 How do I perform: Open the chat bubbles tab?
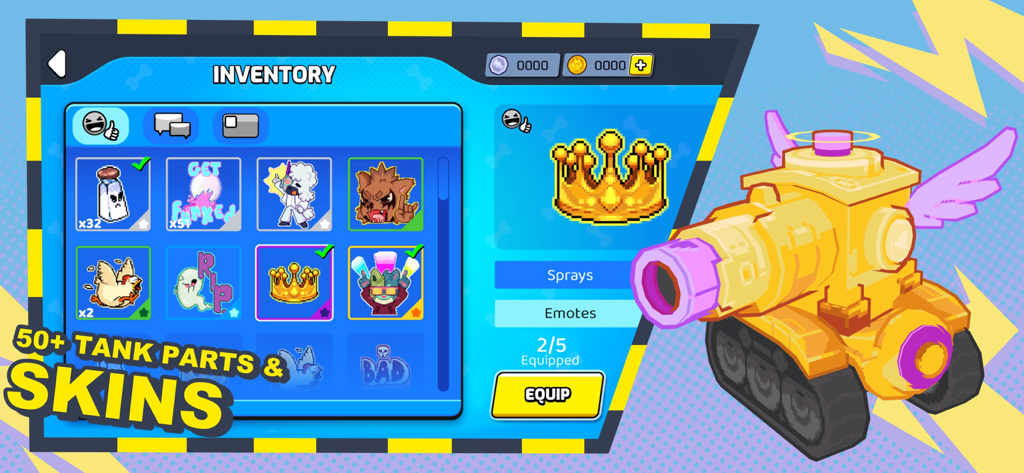pyautogui.click(x=171, y=125)
